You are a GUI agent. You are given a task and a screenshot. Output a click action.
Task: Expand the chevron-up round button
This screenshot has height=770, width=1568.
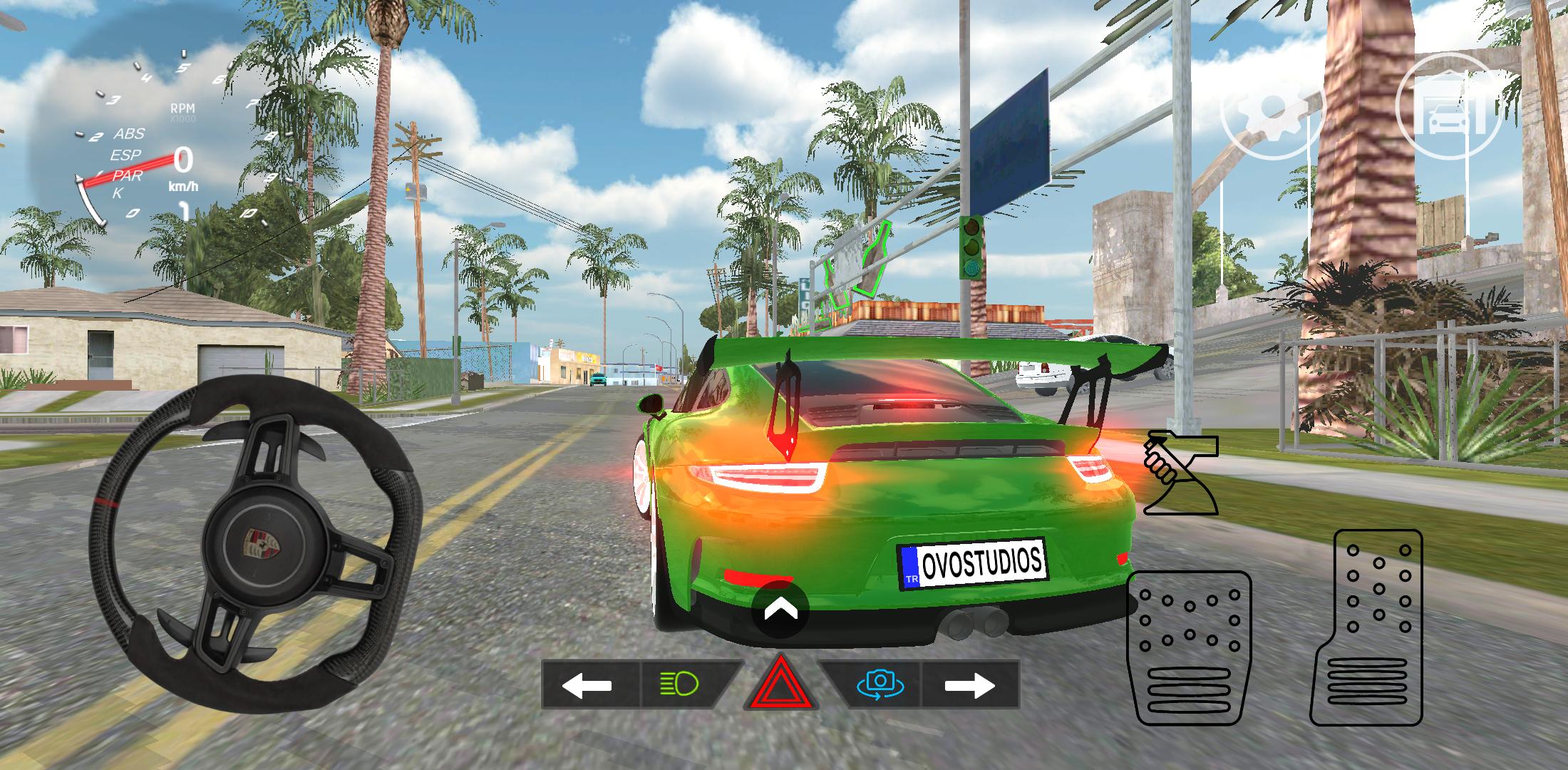coord(780,610)
